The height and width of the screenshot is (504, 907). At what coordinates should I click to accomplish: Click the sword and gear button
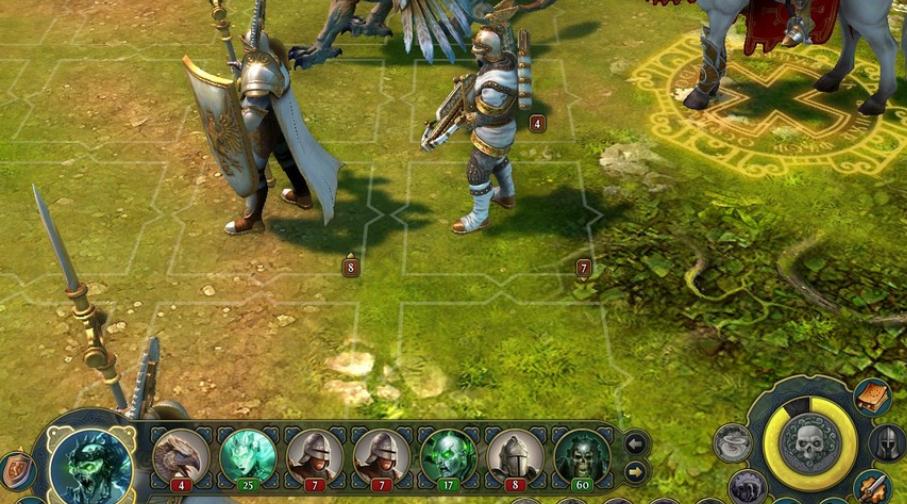[x=872, y=488]
